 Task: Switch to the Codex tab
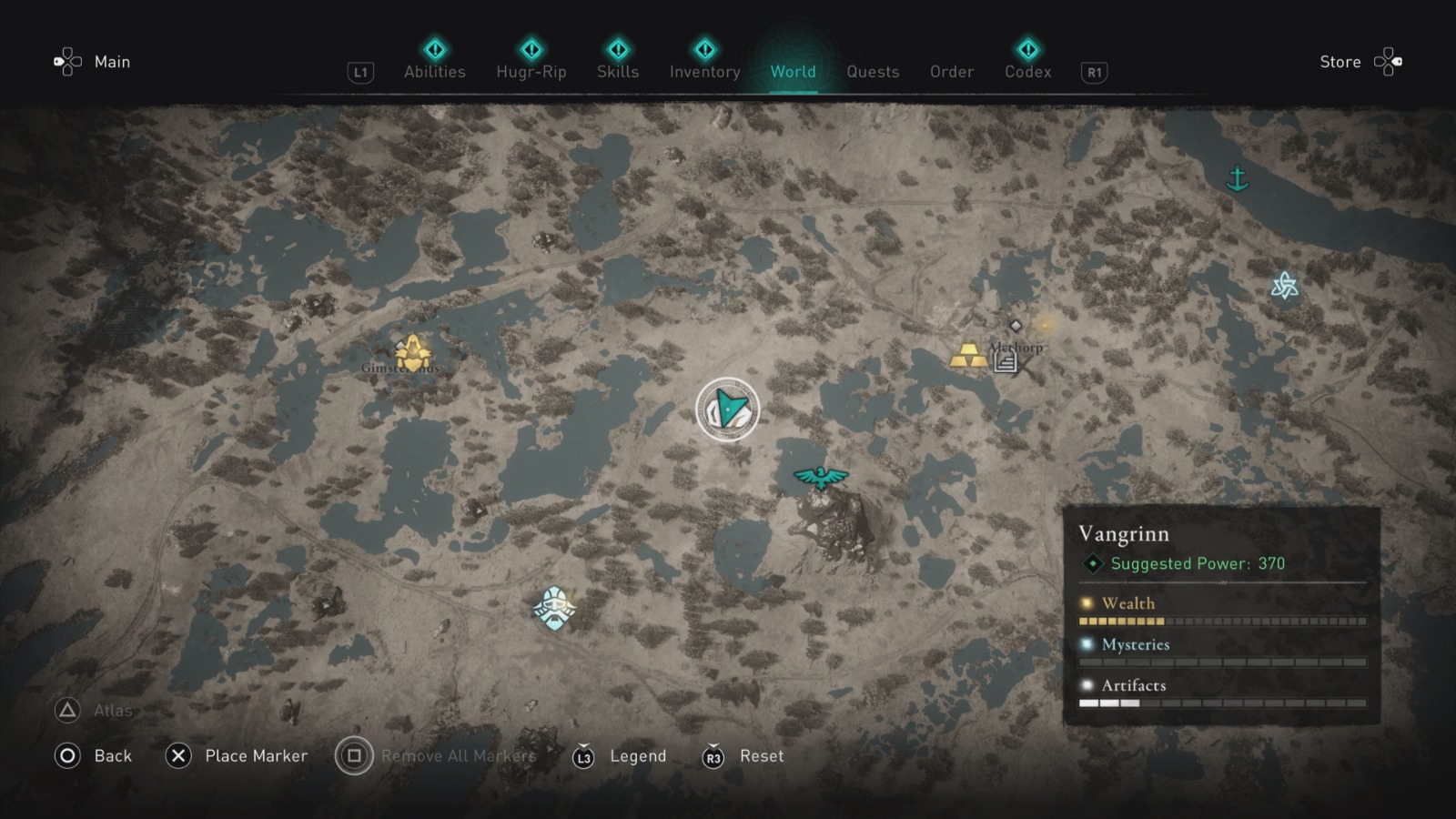pyautogui.click(x=1027, y=72)
